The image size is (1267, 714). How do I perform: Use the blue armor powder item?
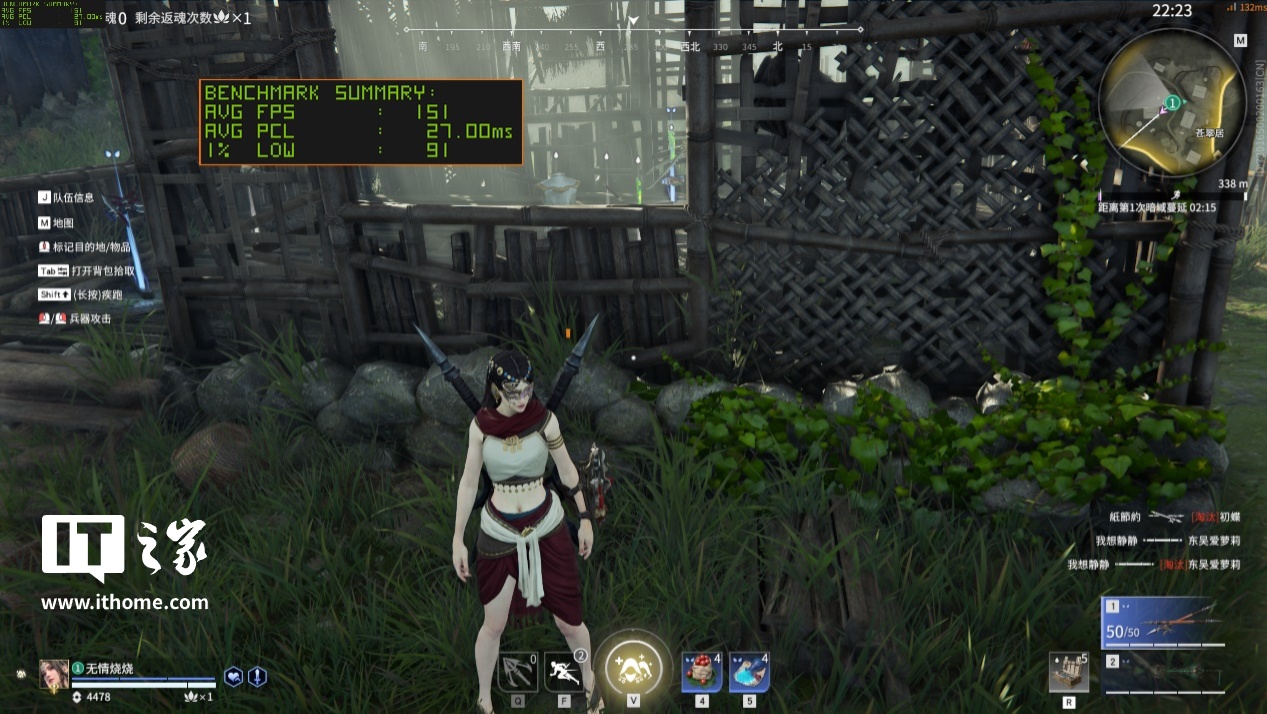(749, 672)
